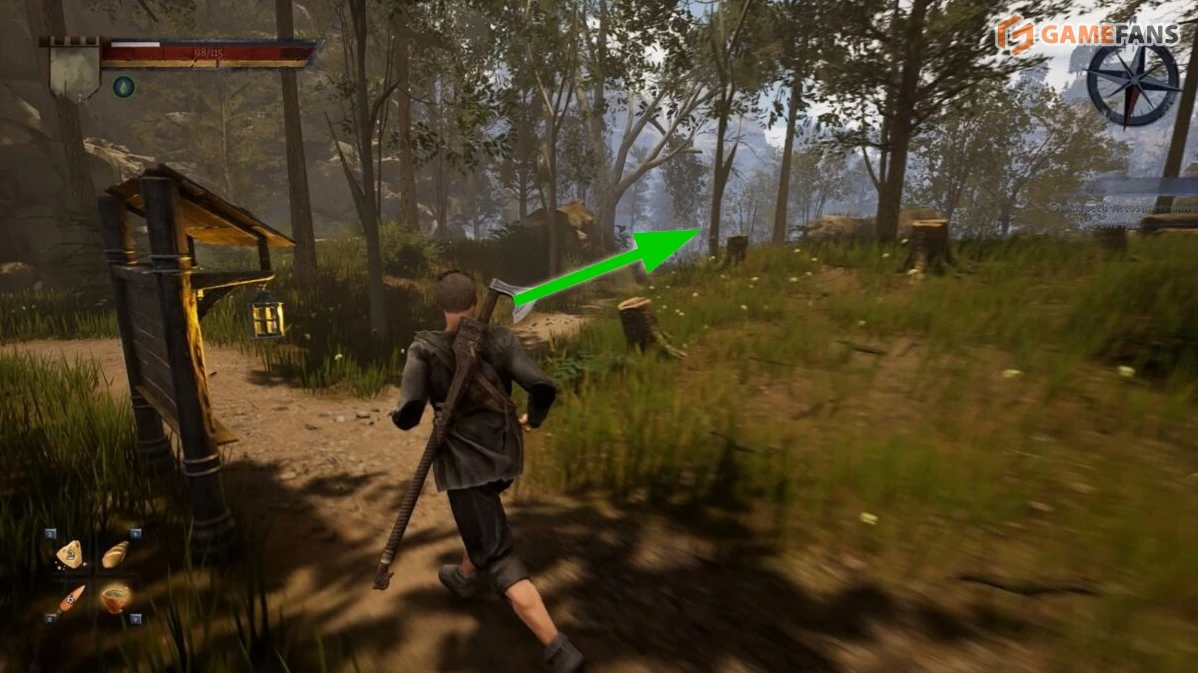1198x673 pixels.
Task: Click the green flame status icon
Action: tap(123, 87)
